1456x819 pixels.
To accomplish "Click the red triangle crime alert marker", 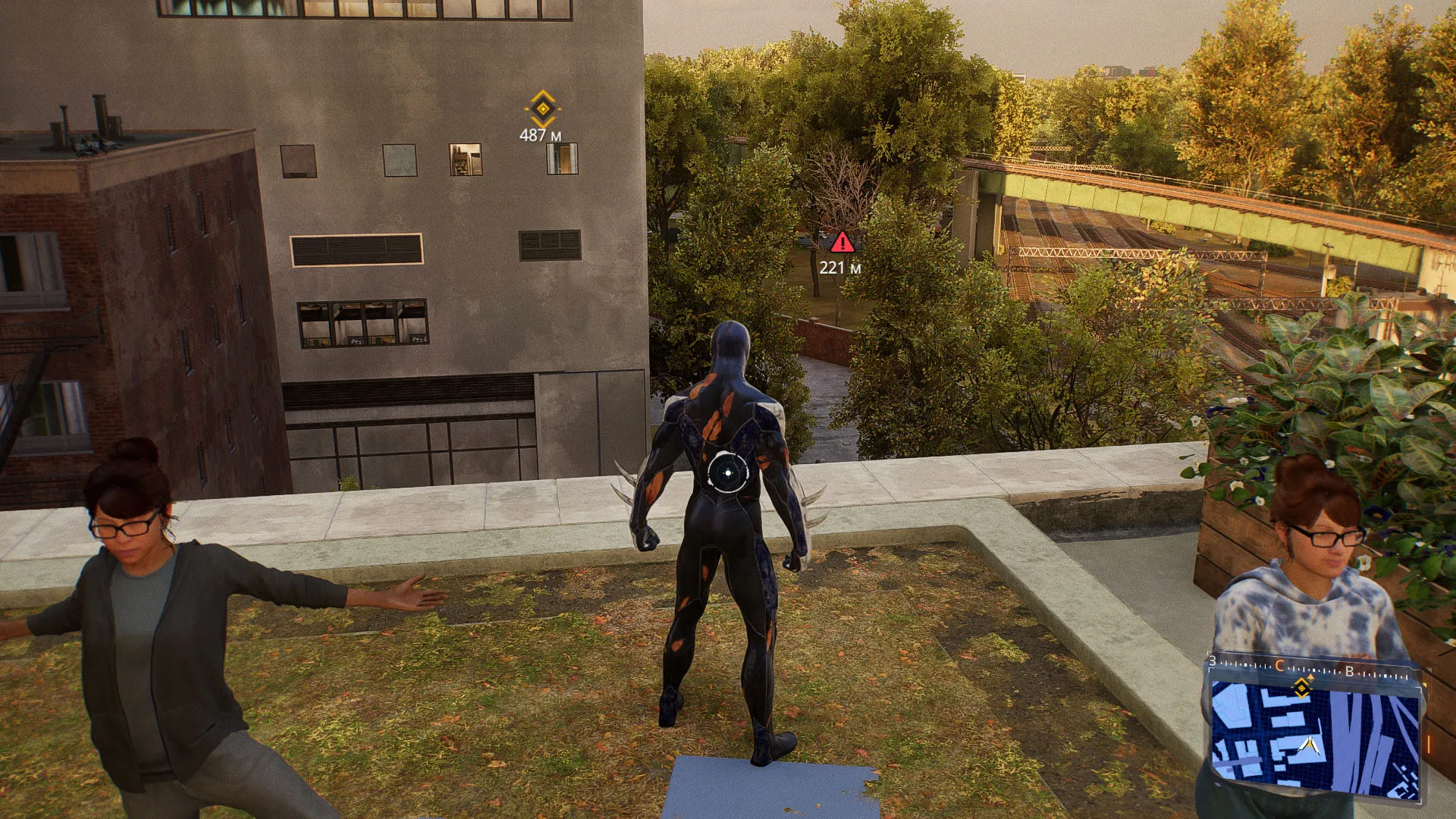I will [x=841, y=243].
